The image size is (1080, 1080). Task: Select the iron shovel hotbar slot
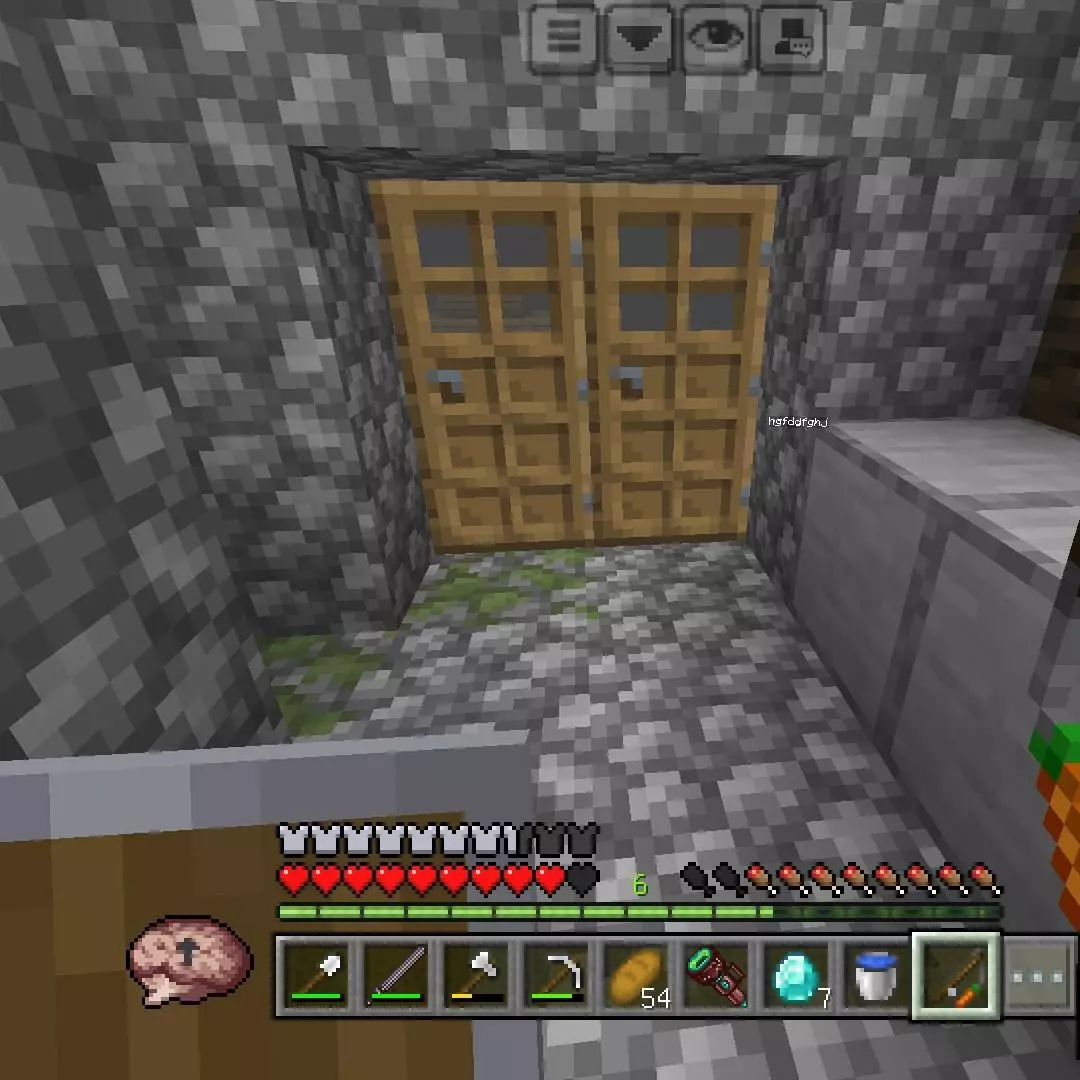[315, 976]
